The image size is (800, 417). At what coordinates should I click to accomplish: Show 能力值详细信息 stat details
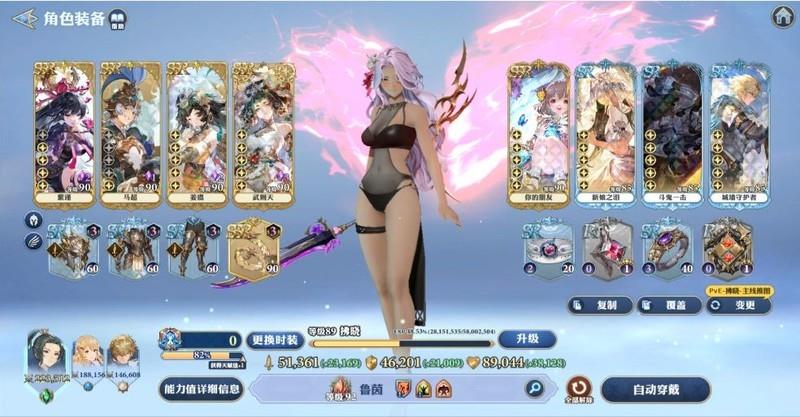pos(201,389)
